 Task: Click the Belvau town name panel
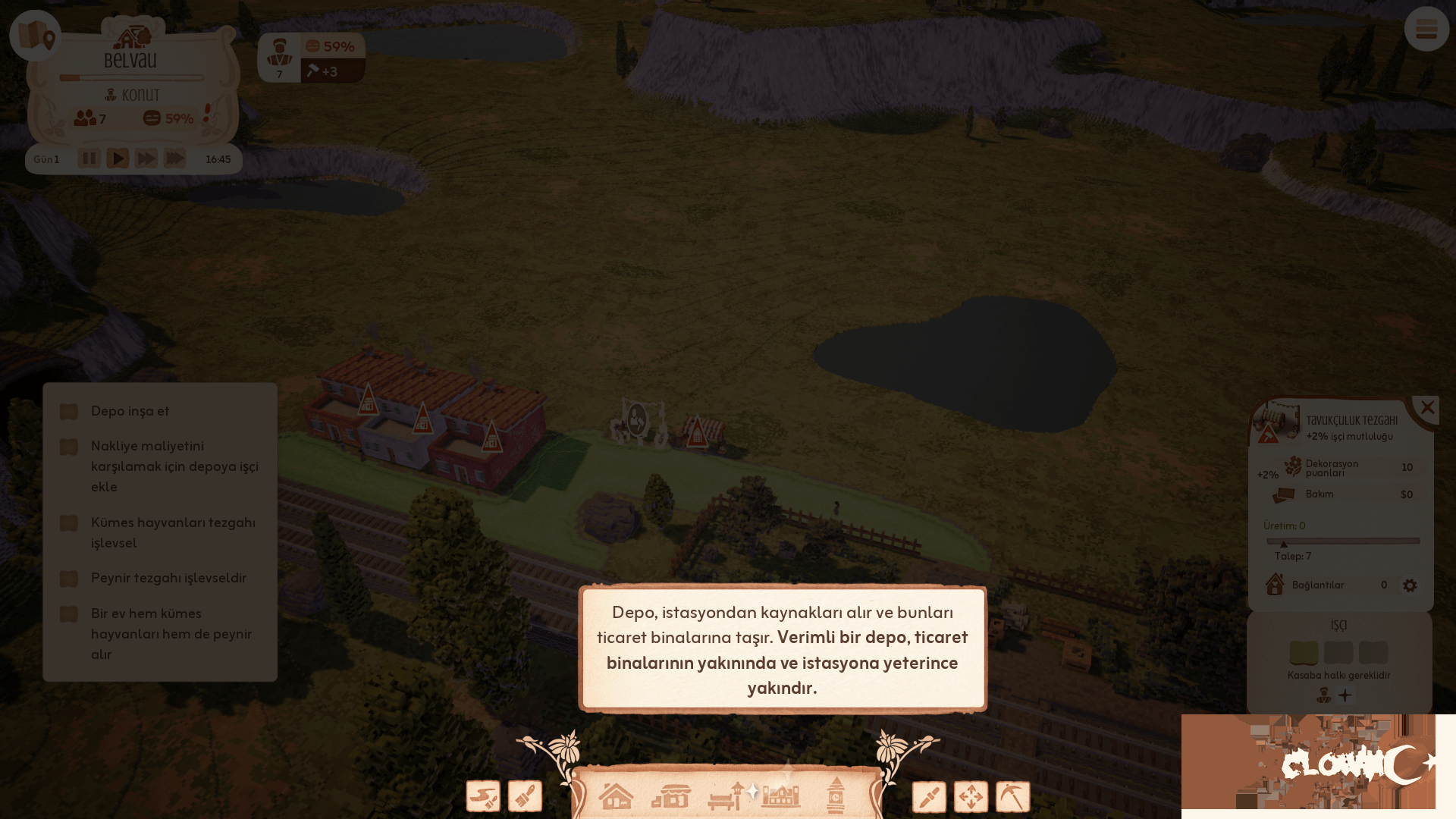(x=132, y=61)
